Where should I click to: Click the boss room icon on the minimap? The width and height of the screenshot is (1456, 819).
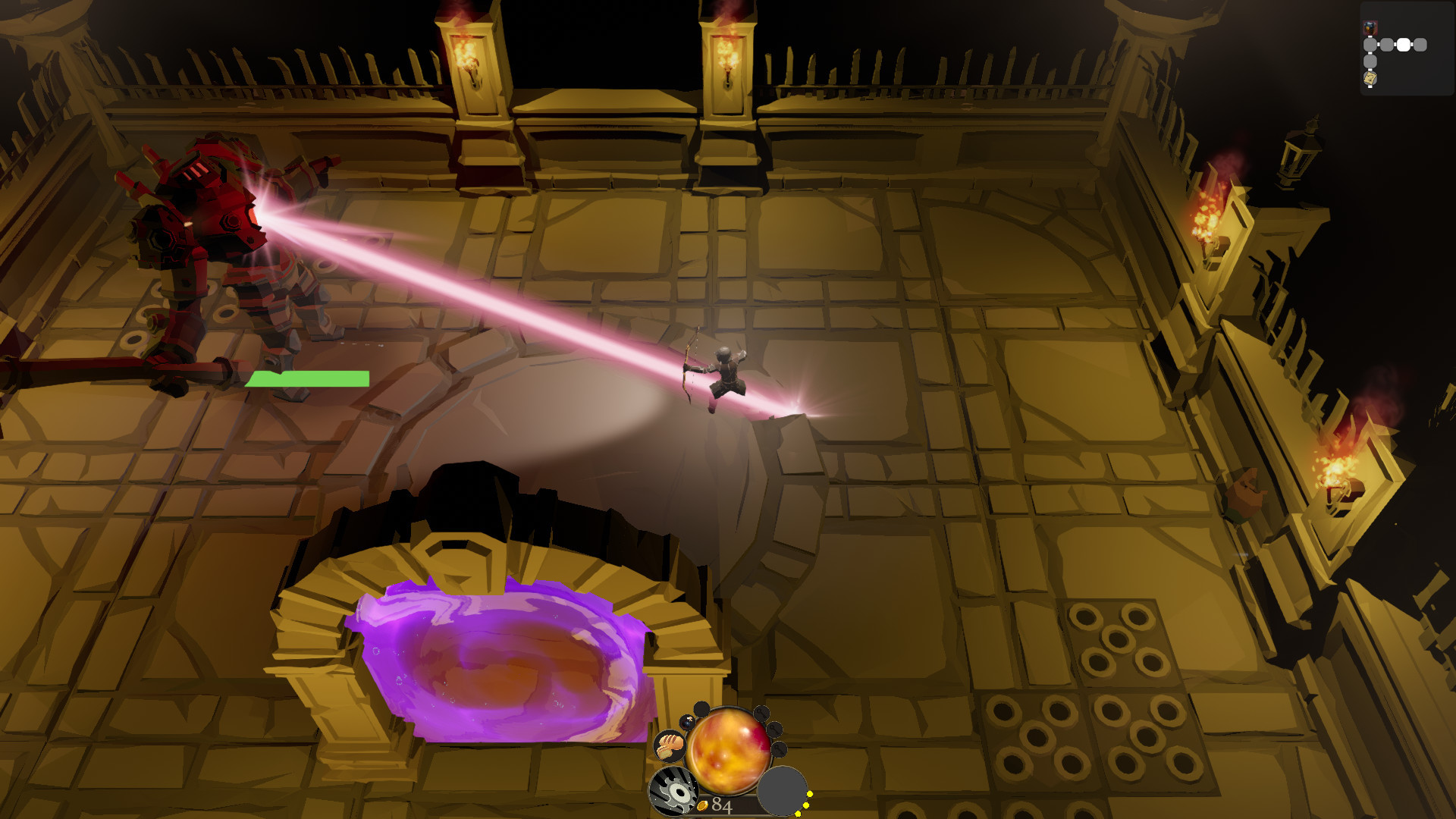(x=1369, y=27)
